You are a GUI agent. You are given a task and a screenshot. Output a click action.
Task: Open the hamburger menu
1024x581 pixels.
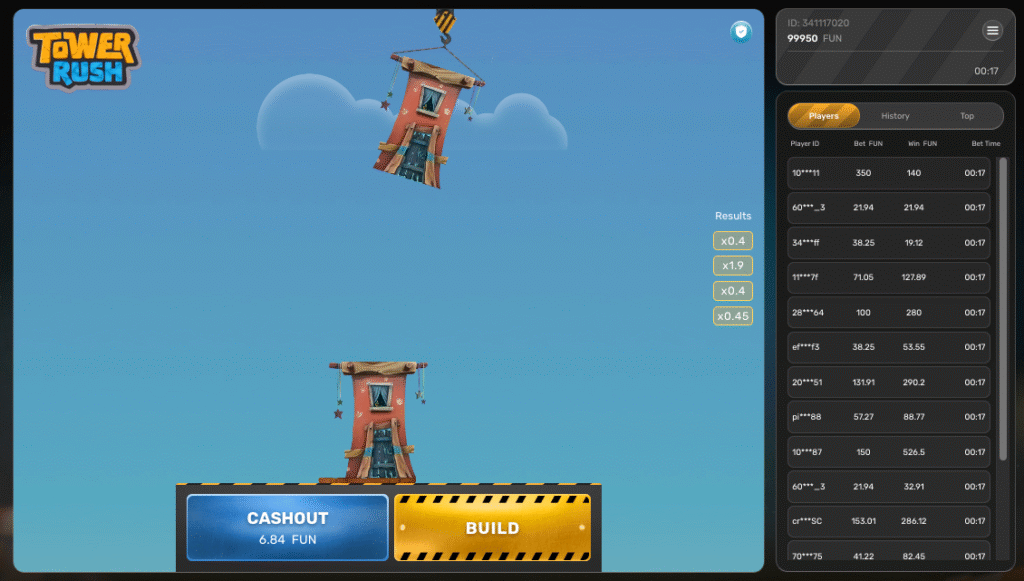point(992,31)
